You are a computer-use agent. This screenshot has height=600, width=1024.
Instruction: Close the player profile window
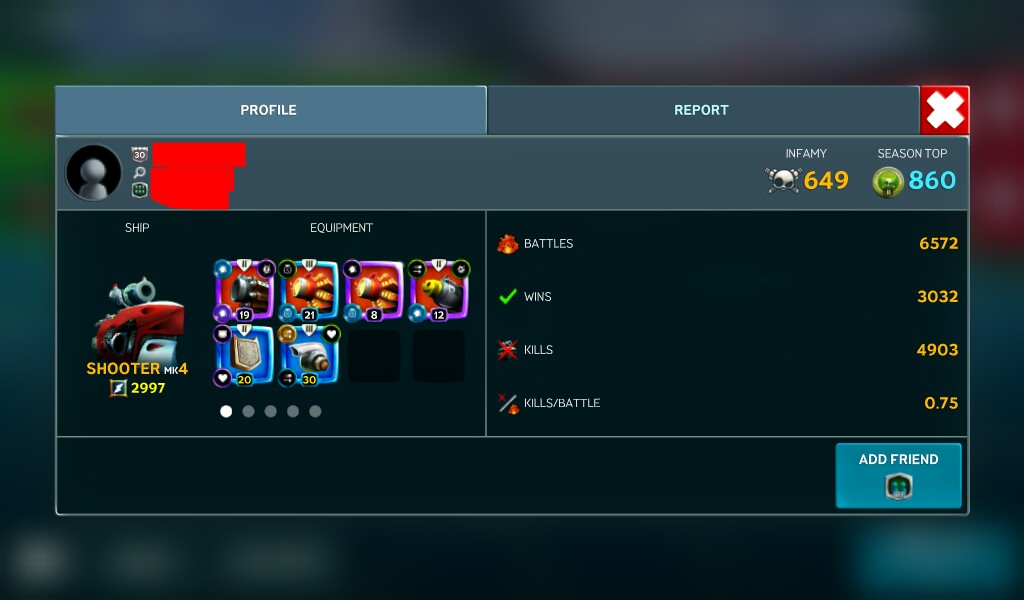click(x=944, y=110)
